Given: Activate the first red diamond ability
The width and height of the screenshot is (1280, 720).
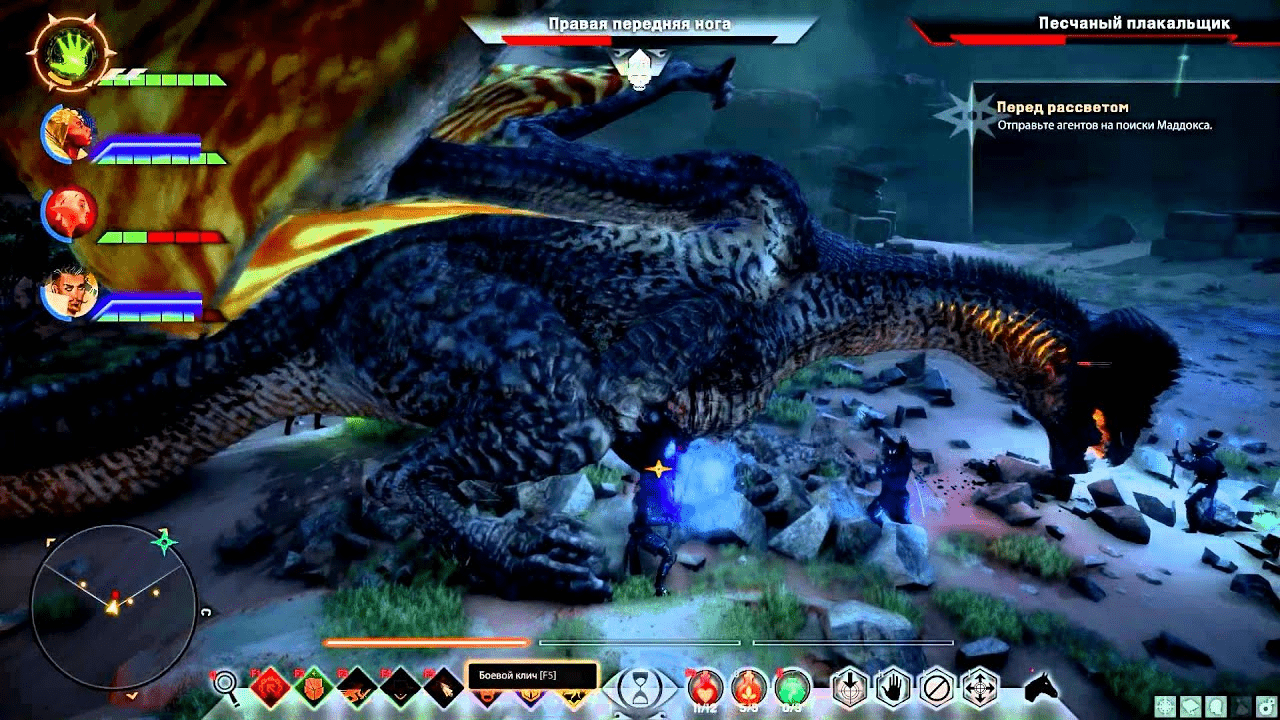Looking at the screenshot, I should (270, 688).
